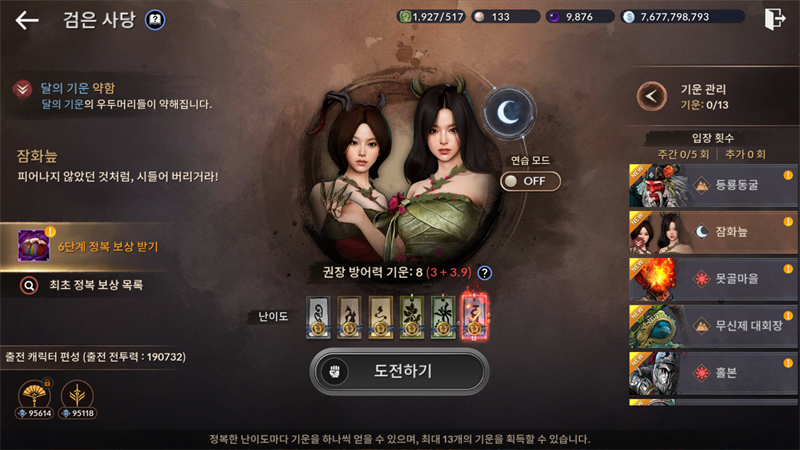Exit through the door icon

(773, 19)
